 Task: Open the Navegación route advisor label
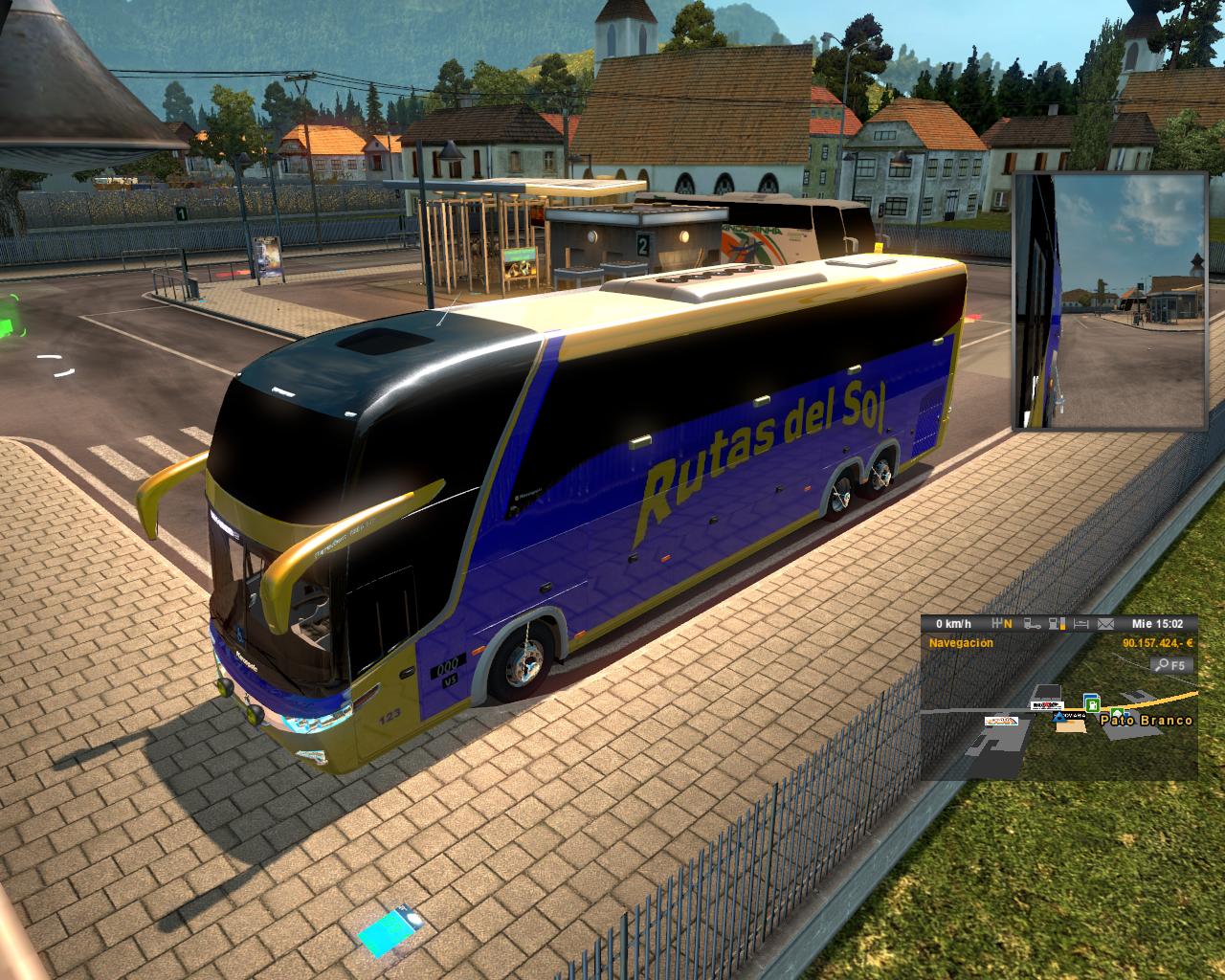pos(960,643)
